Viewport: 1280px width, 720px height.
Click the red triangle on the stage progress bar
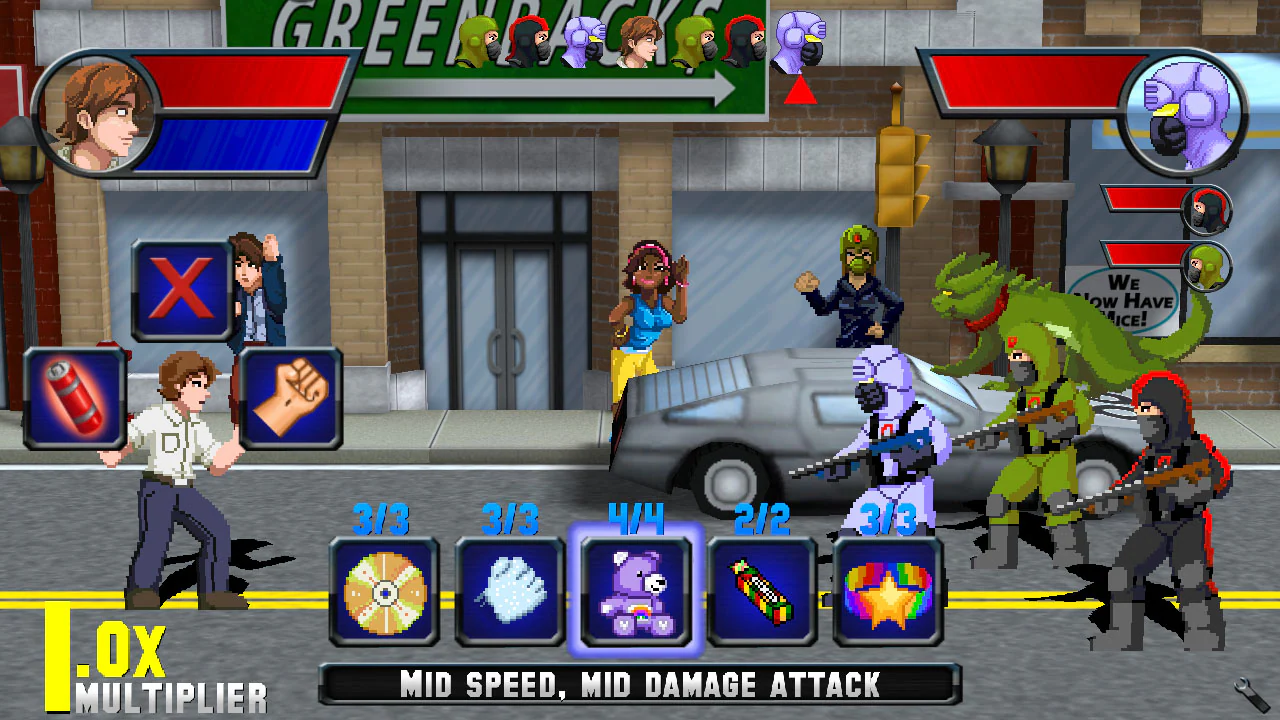(x=799, y=92)
